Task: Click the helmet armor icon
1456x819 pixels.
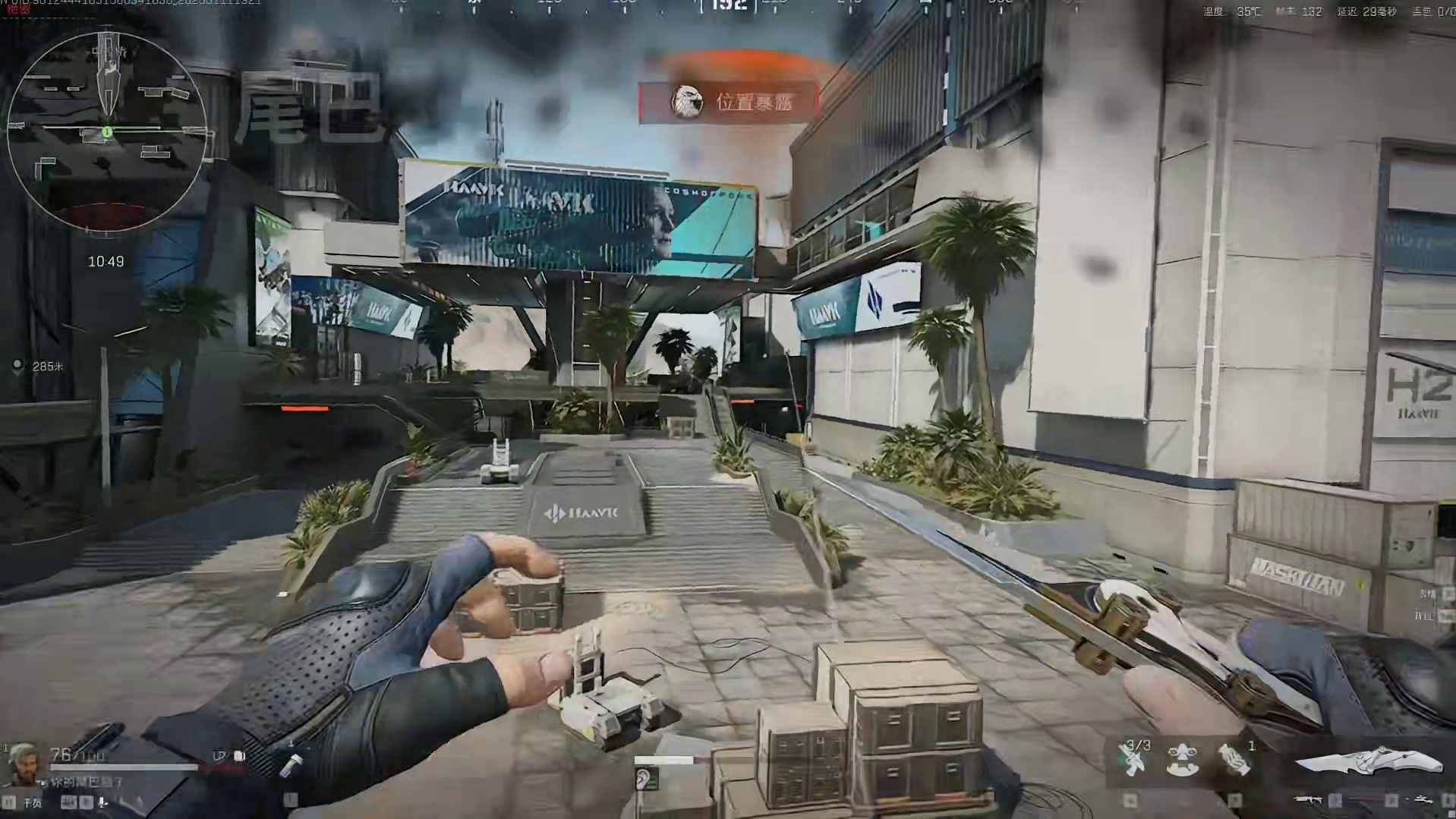Action: pos(219,756)
